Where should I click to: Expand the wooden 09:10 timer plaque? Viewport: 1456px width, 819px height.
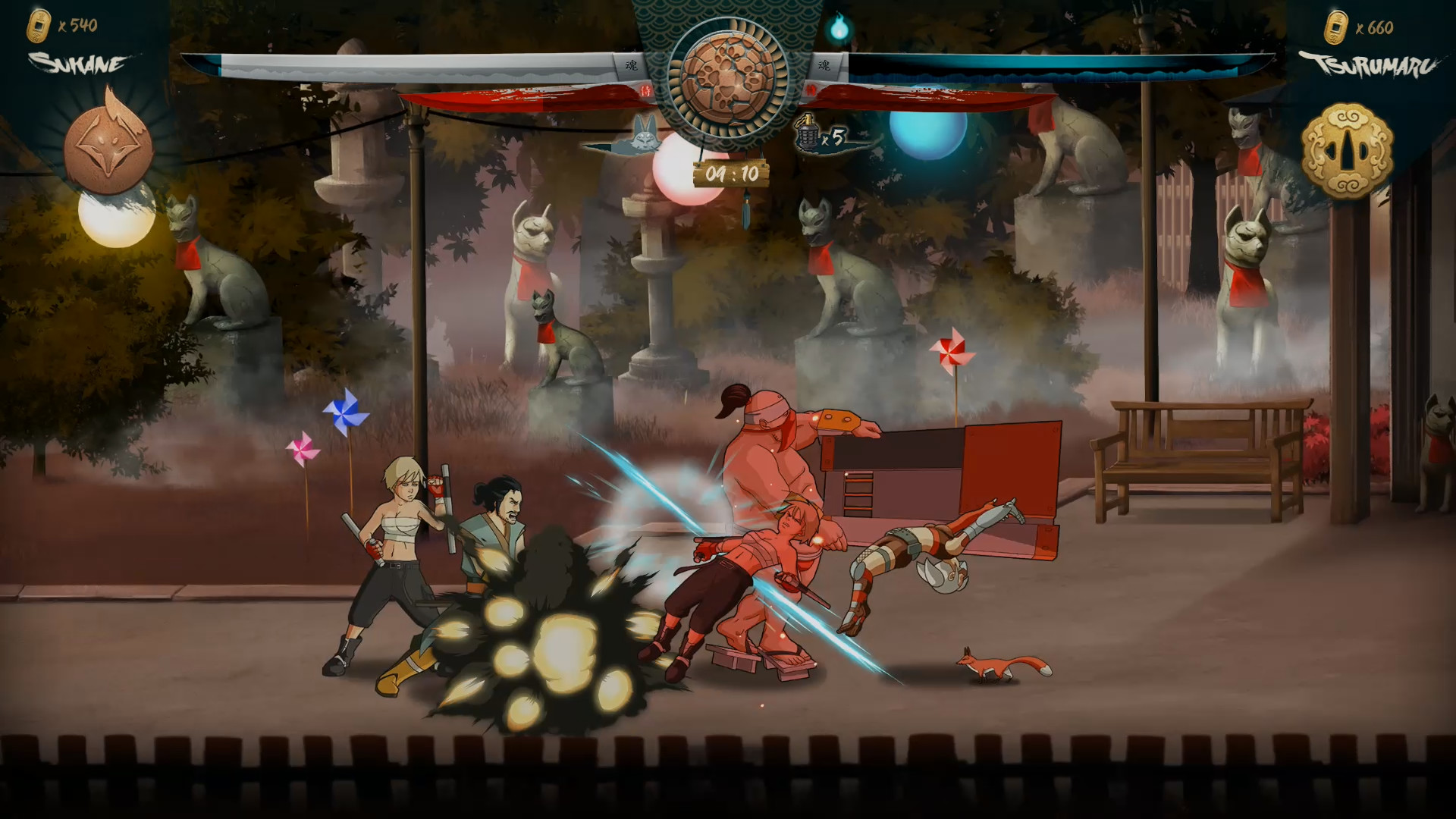coord(730,171)
